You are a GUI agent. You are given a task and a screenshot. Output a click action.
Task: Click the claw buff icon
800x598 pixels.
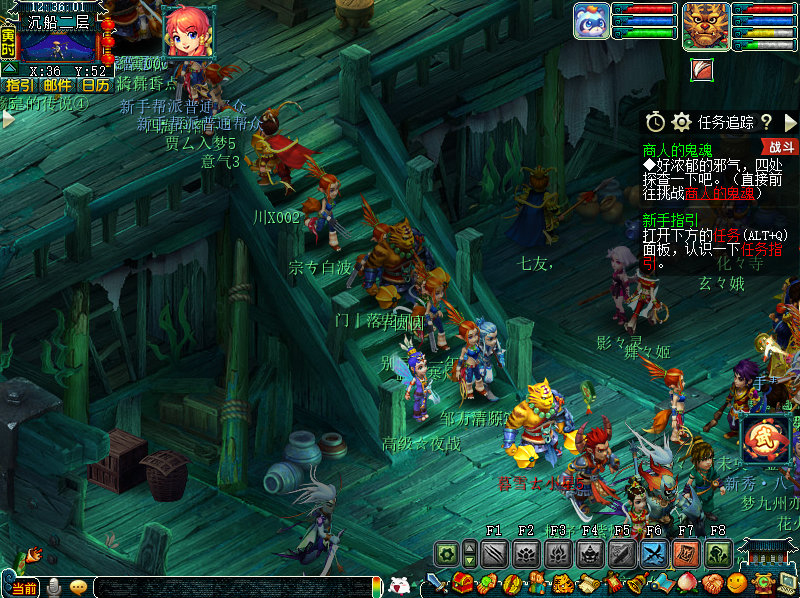click(702, 69)
